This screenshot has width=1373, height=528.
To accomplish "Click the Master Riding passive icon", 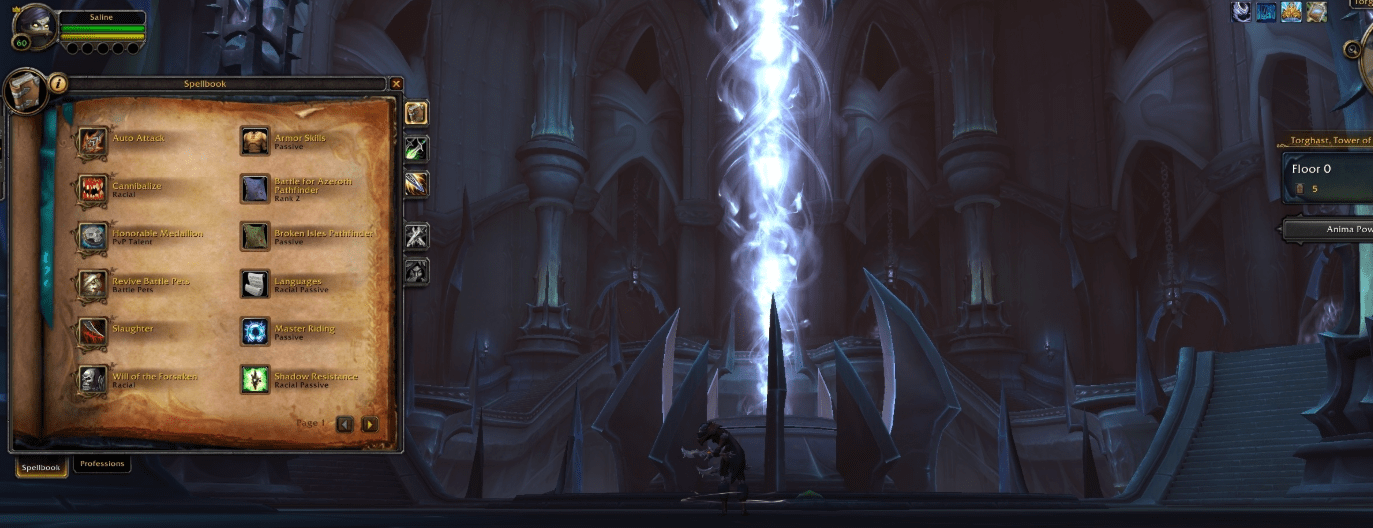I will [x=255, y=332].
